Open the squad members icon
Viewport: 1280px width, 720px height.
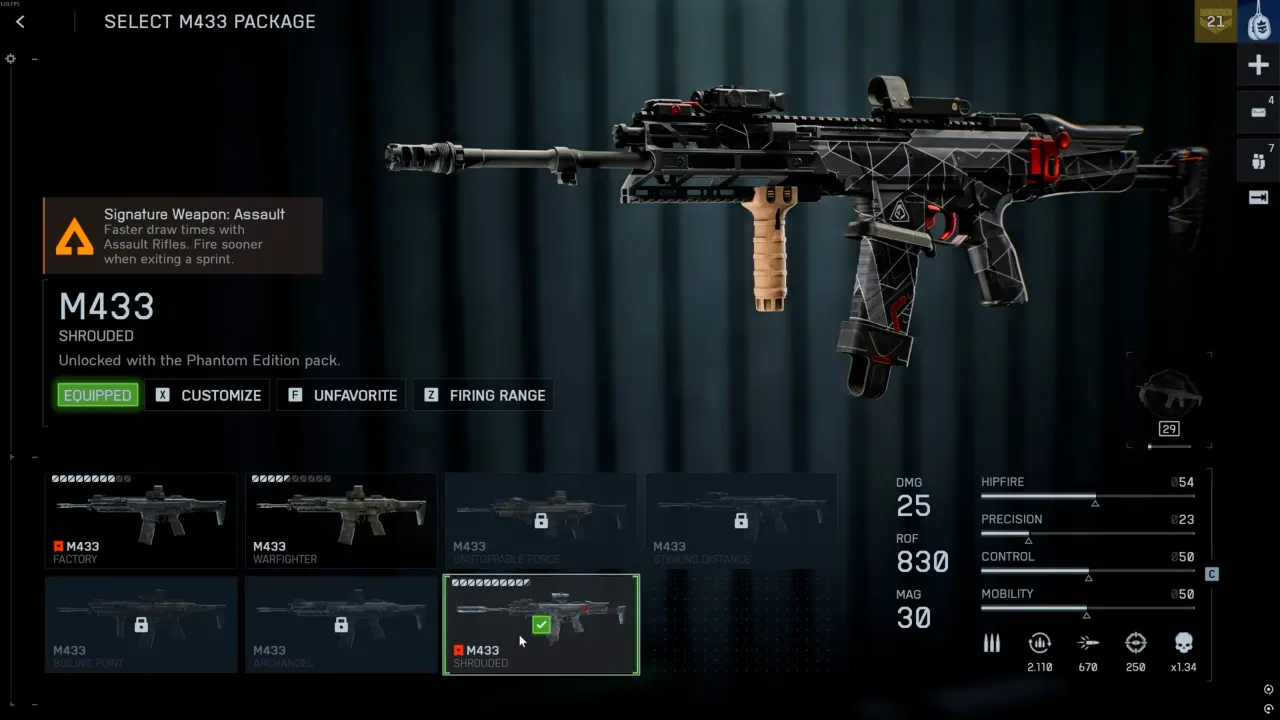coord(1259,158)
